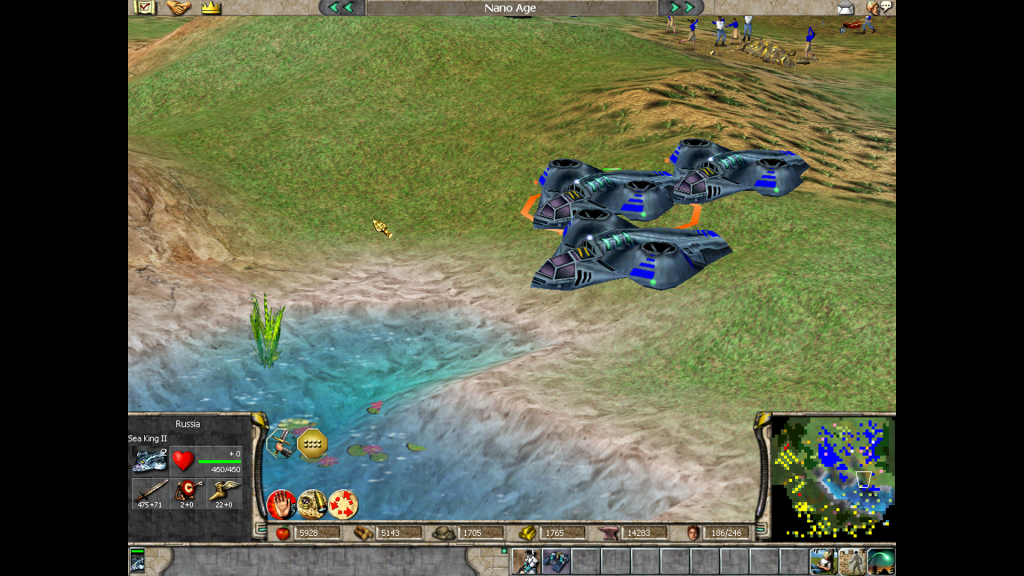The height and width of the screenshot is (576, 1024).
Task: Activate the red hand stop command
Action: (281, 503)
